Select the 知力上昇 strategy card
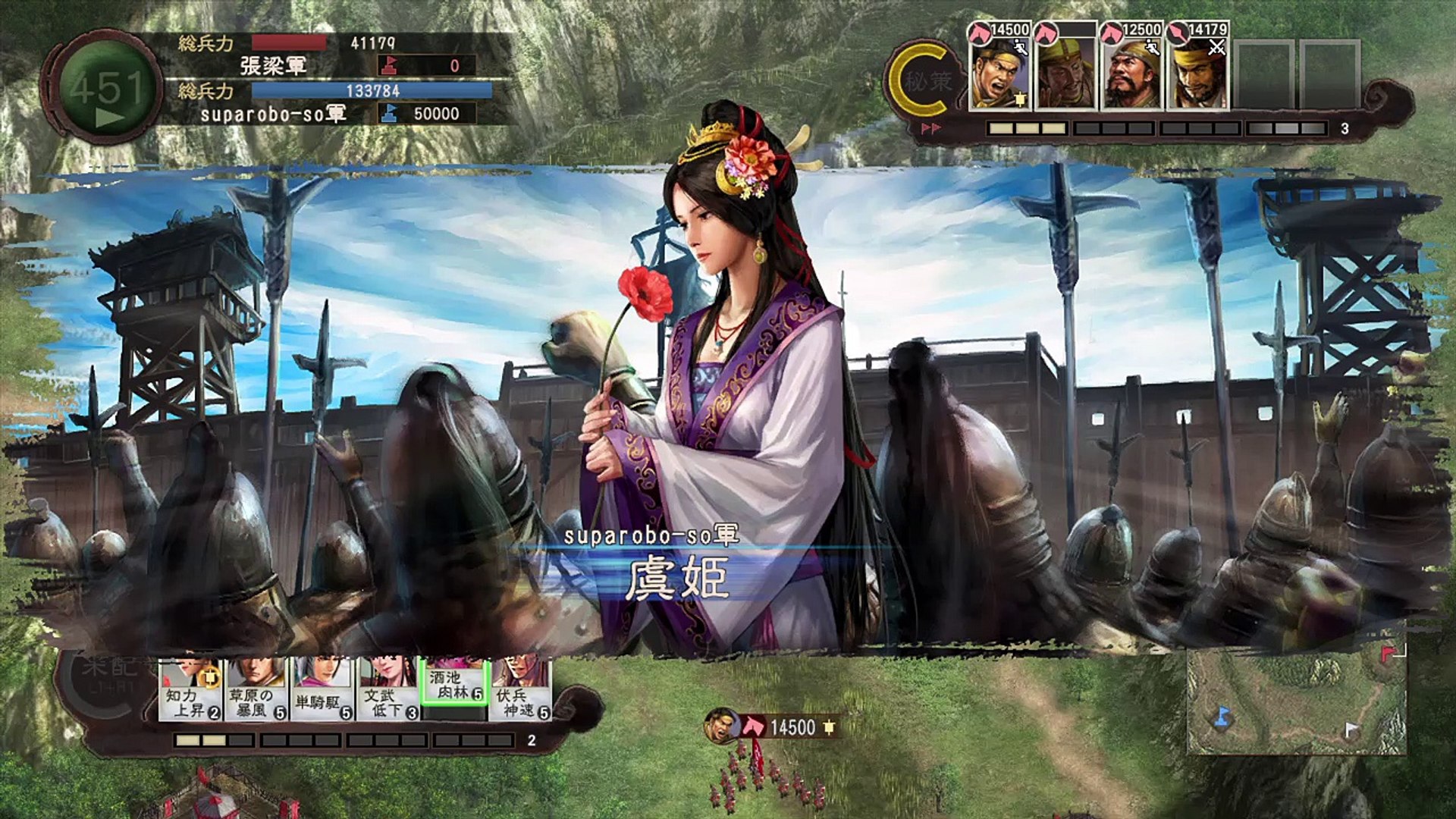1456x819 pixels. pos(191,690)
